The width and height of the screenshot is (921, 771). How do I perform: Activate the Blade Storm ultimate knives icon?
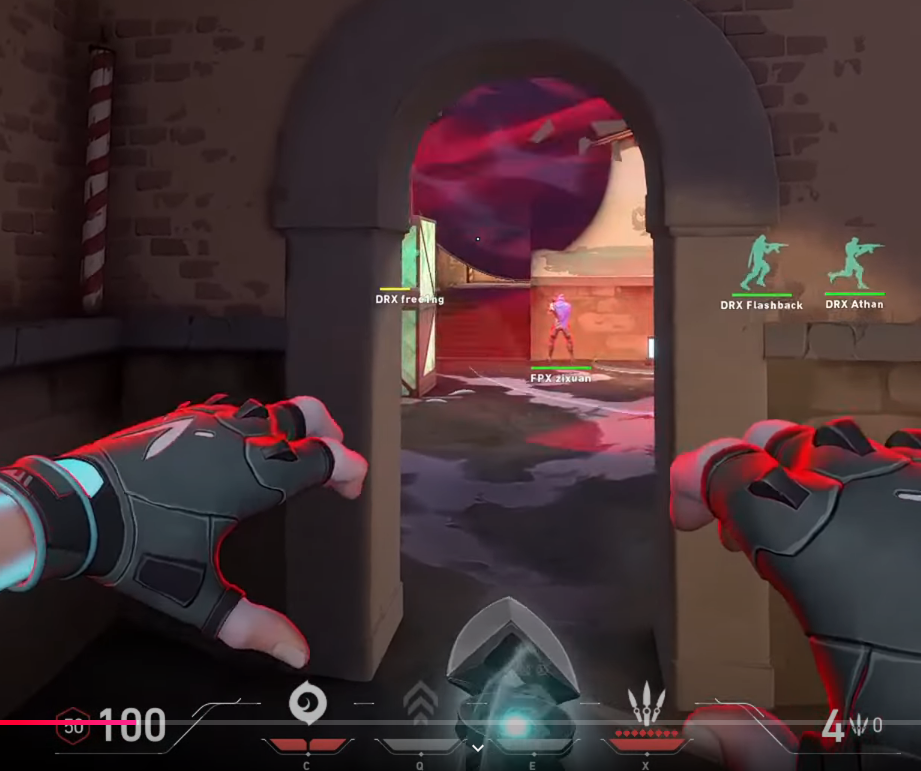pos(645,703)
